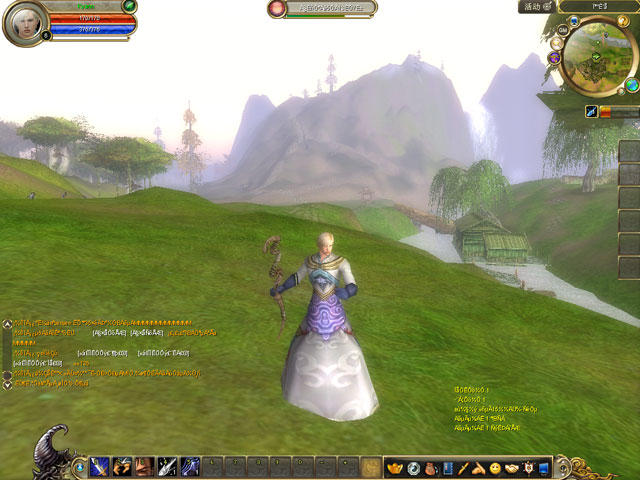Open the red pouch bag icon
Image resolution: width=640 pixels, height=480 pixels.
click(x=431, y=467)
